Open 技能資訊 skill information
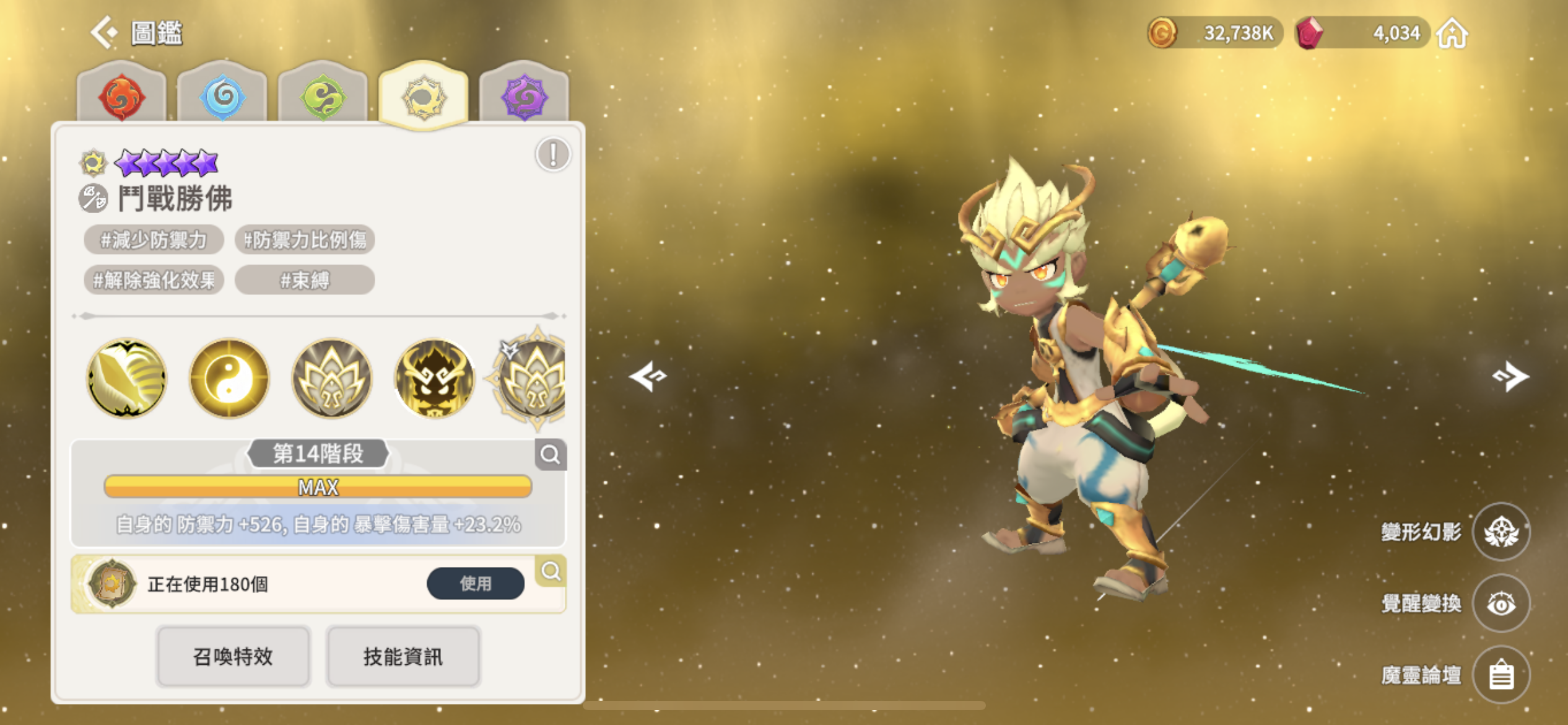Viewport: 1568px width, 725px height. tap(403, 656)
